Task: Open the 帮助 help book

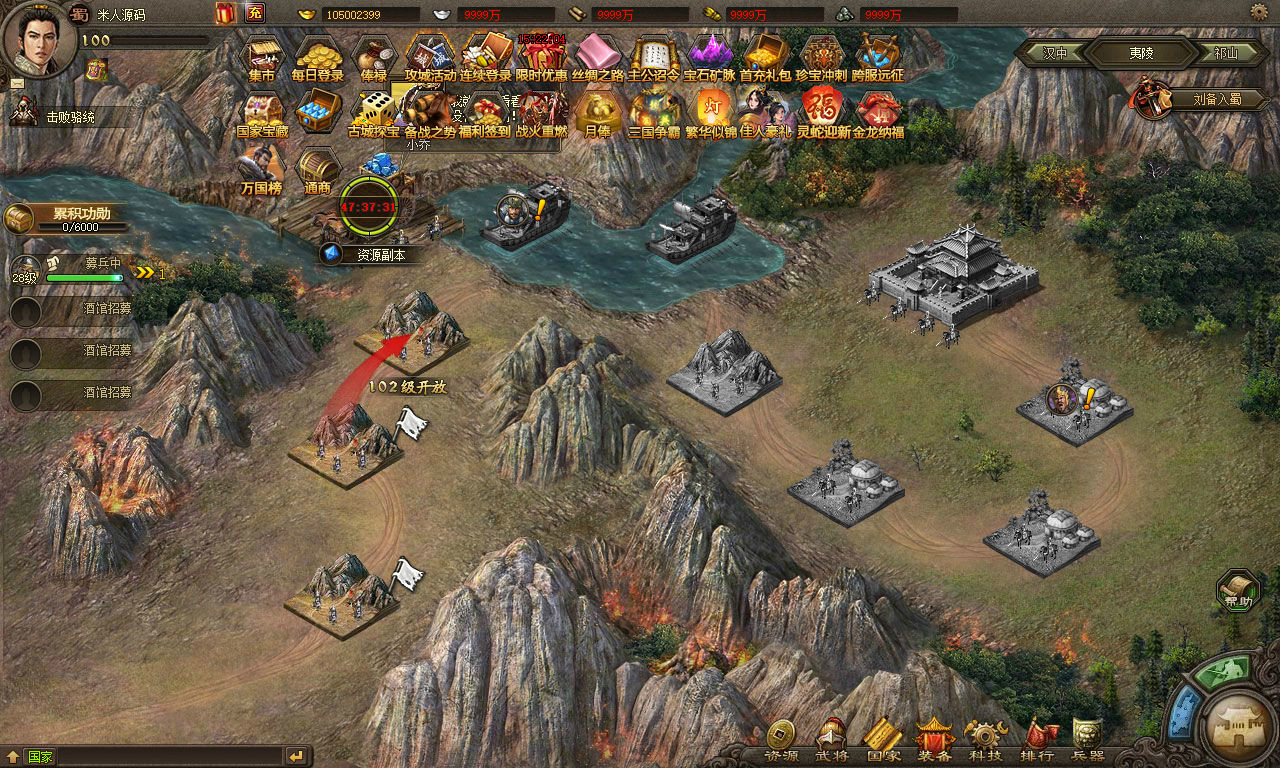Action: point(1238,590)
